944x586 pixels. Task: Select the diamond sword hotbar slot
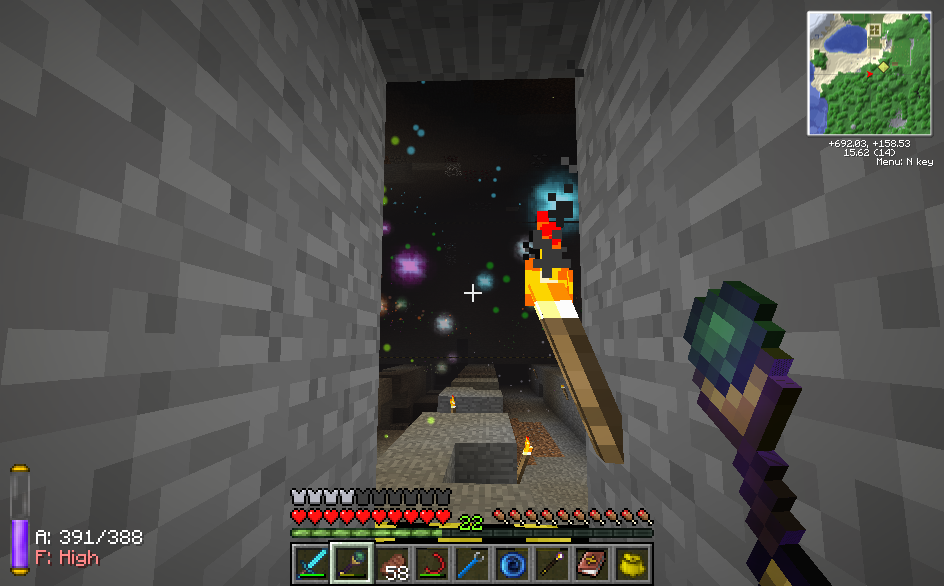pyautogui.click(x=312, y=563)
